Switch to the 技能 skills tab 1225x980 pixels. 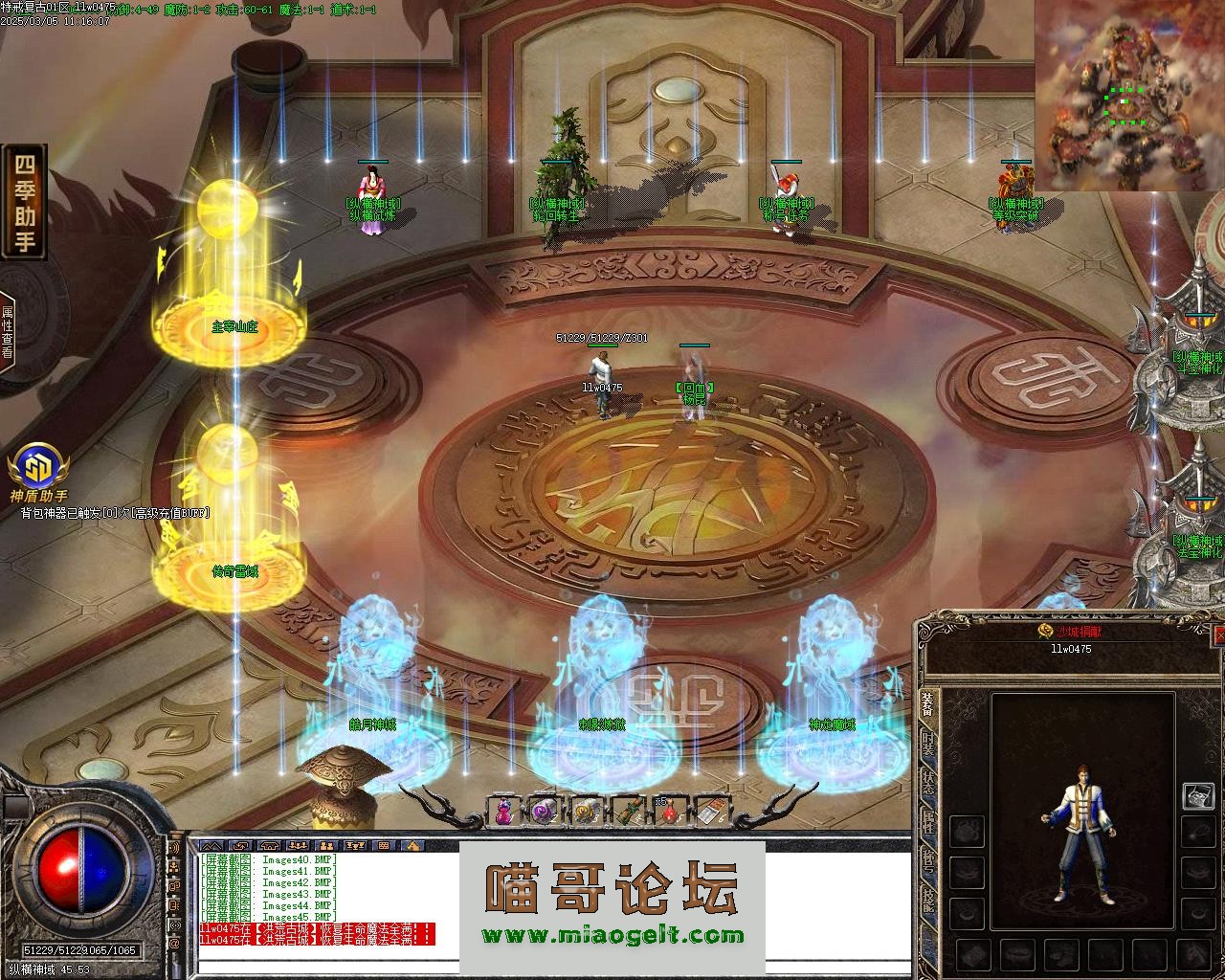[927, 900]
